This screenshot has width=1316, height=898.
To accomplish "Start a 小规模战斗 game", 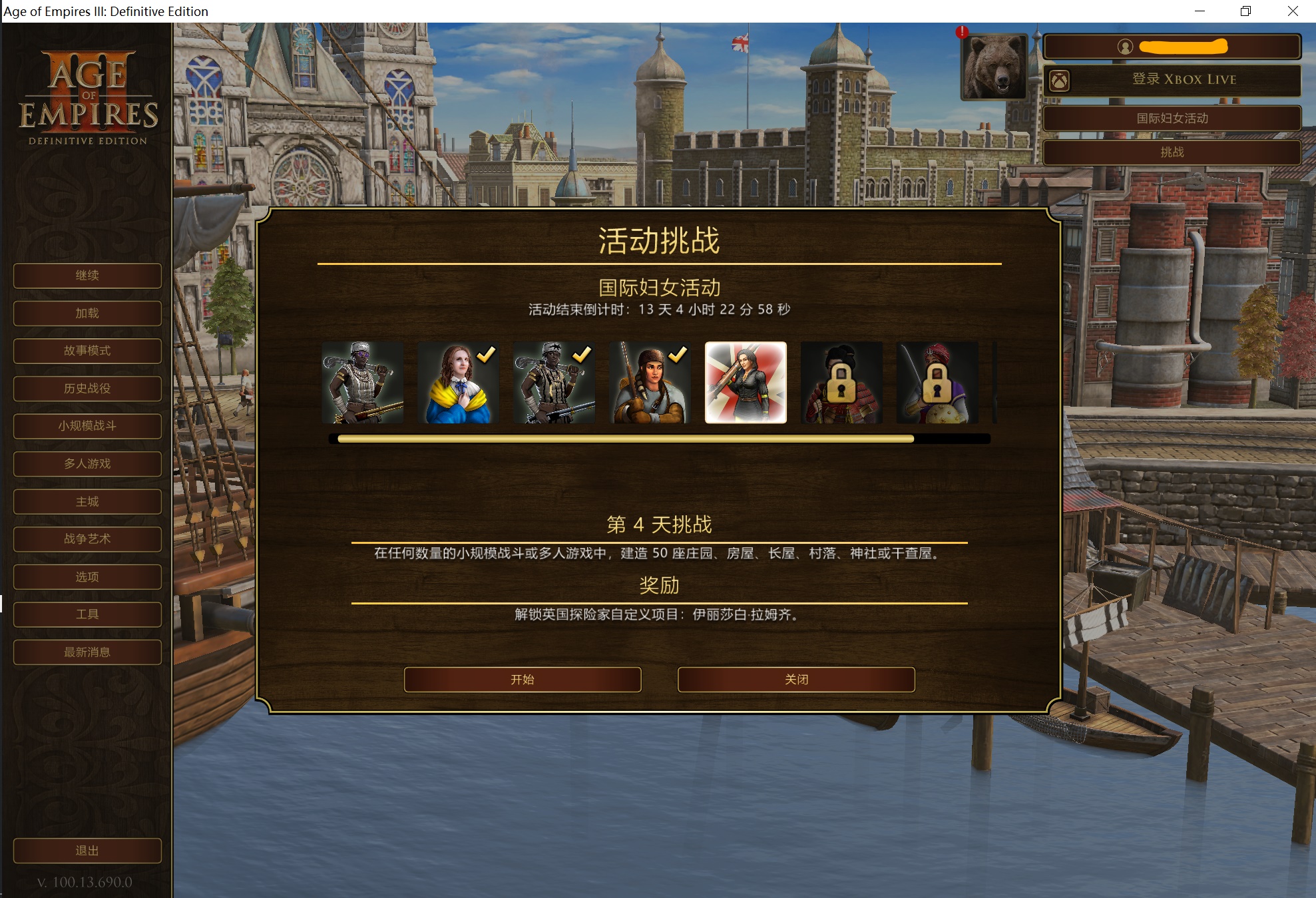I will tap(87, 426).
